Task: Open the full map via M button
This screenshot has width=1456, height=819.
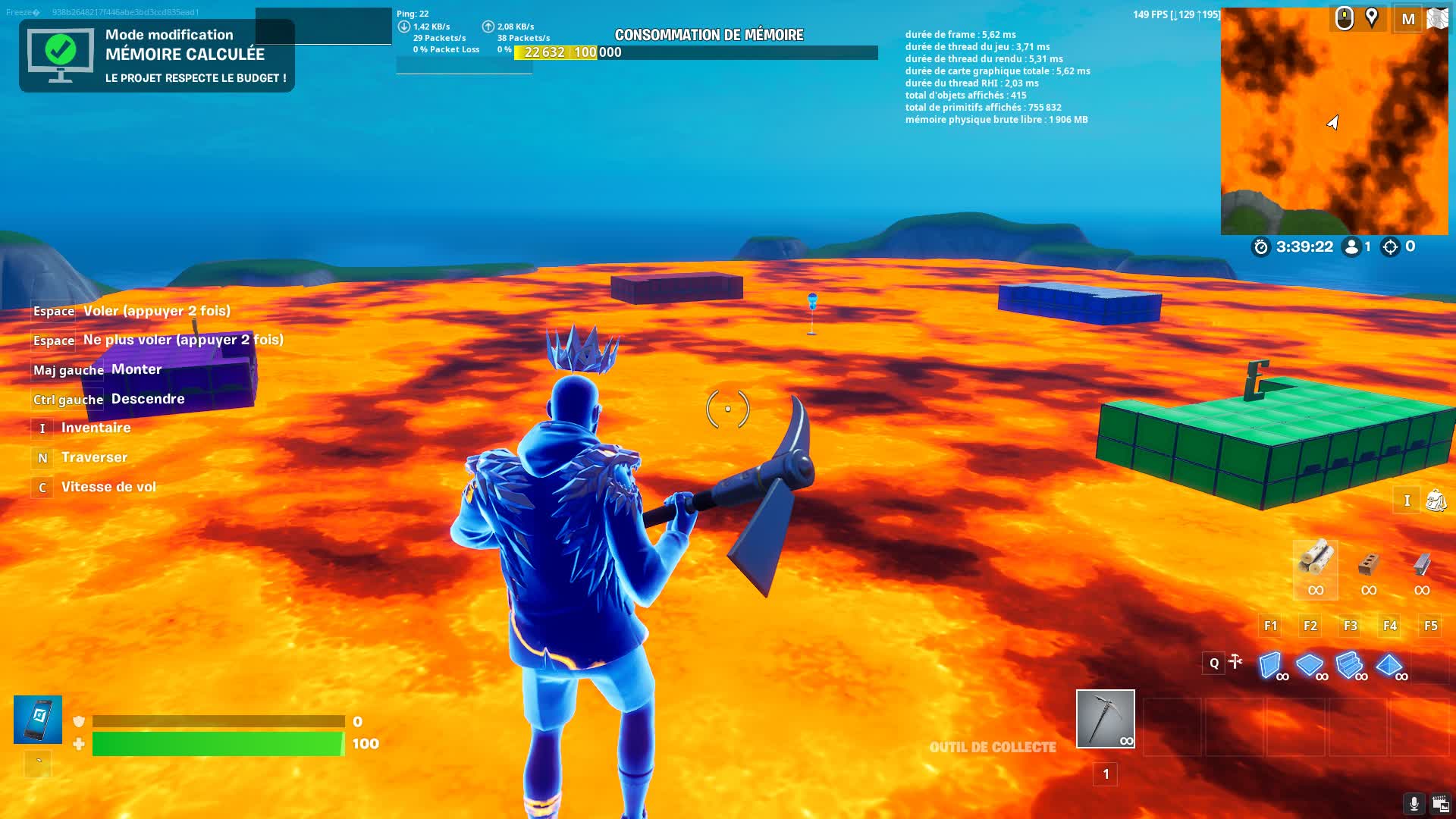Action: click(1408, 19)
